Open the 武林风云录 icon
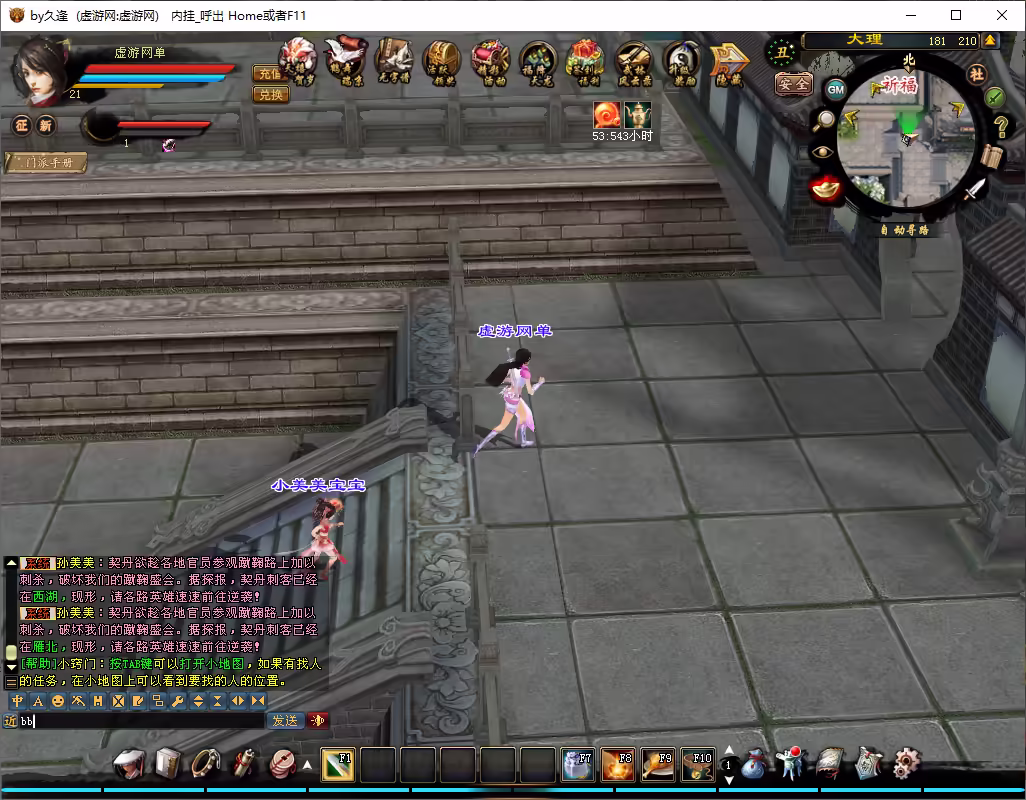The image size is (1026, 800). [633, 62]
